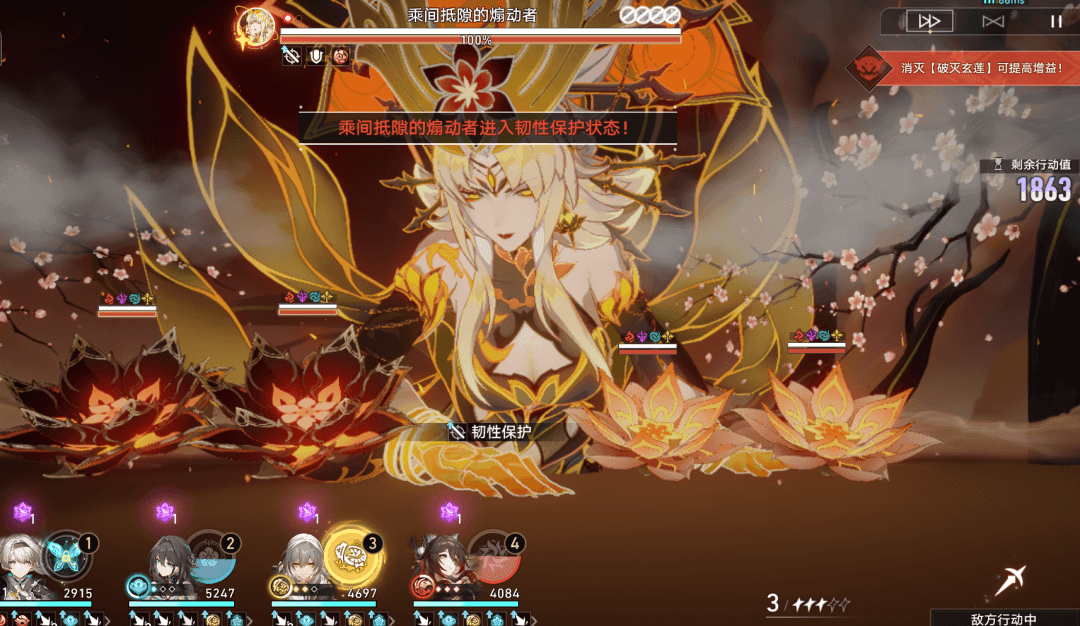This screenshot has height=626, width=1080.
Task: Activate the red ultimate marked 4
Action: (x=494, y=557)
